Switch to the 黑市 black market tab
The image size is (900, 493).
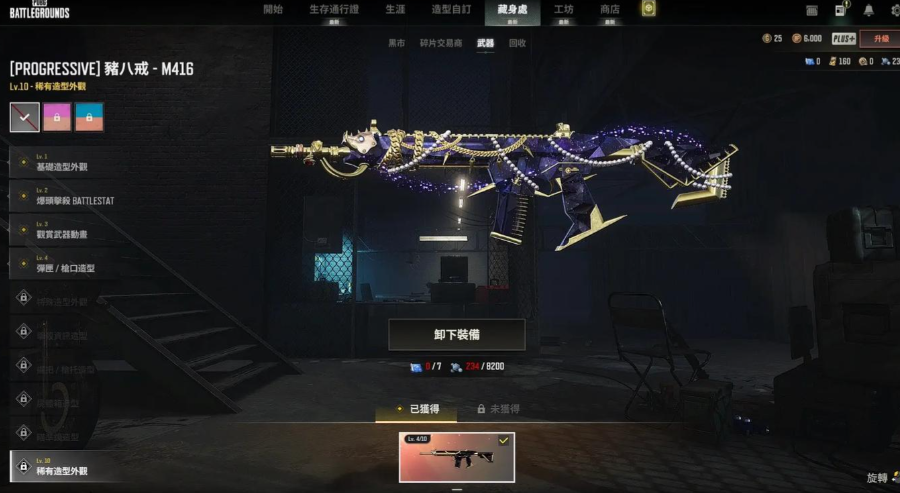click(x=397, y=44)
